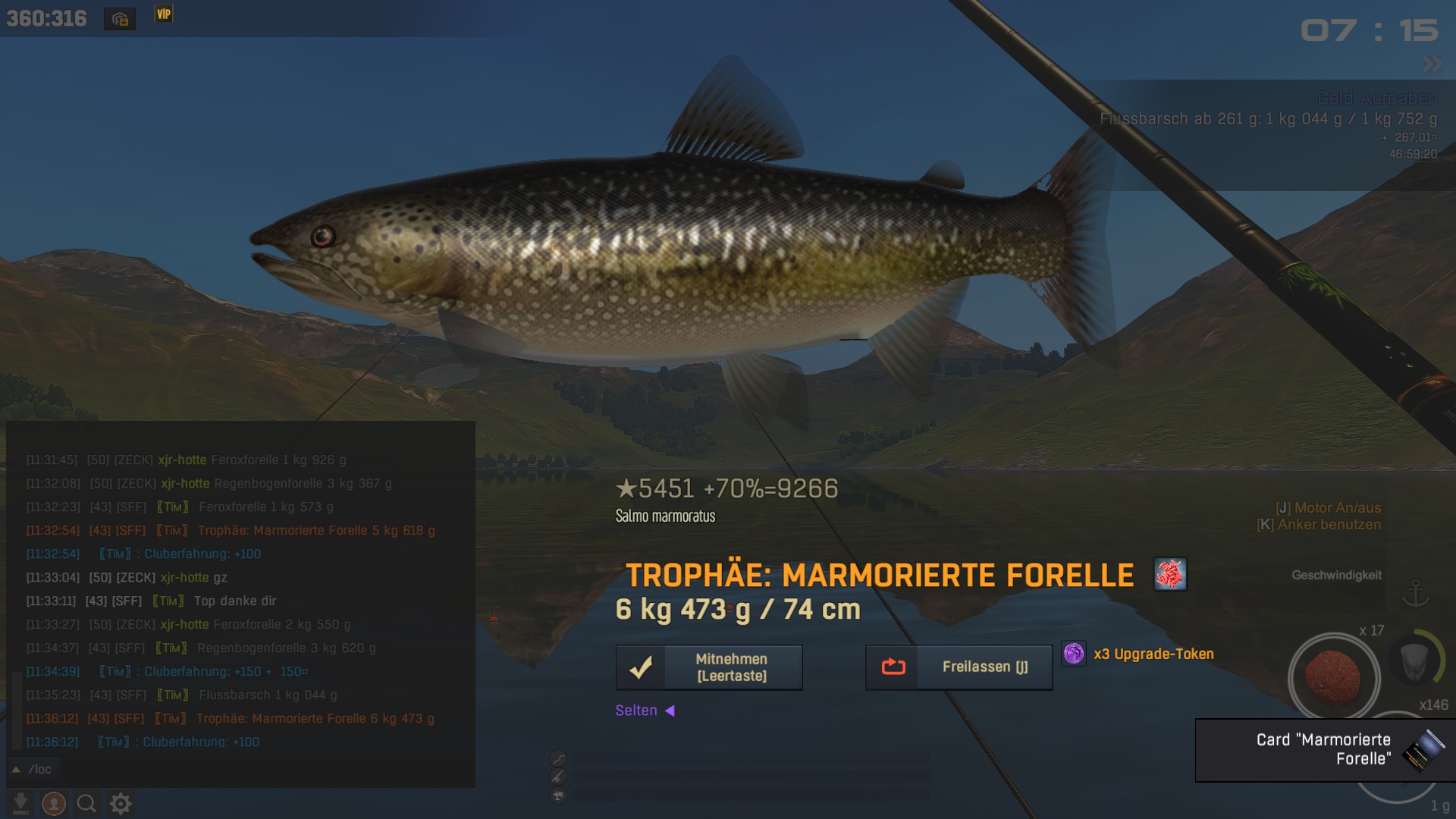Click the trophy chat entry for 6 kg 473 g

(231, 718)
